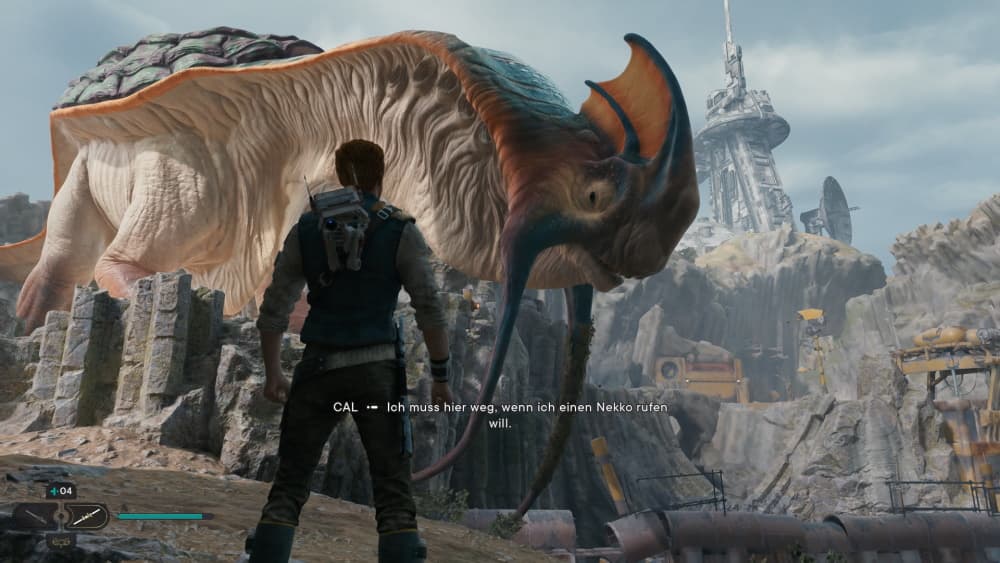This screenshot has width=1000, height=563.
Task: Click the small emblem below the stance selector
Action: (60, 541)
